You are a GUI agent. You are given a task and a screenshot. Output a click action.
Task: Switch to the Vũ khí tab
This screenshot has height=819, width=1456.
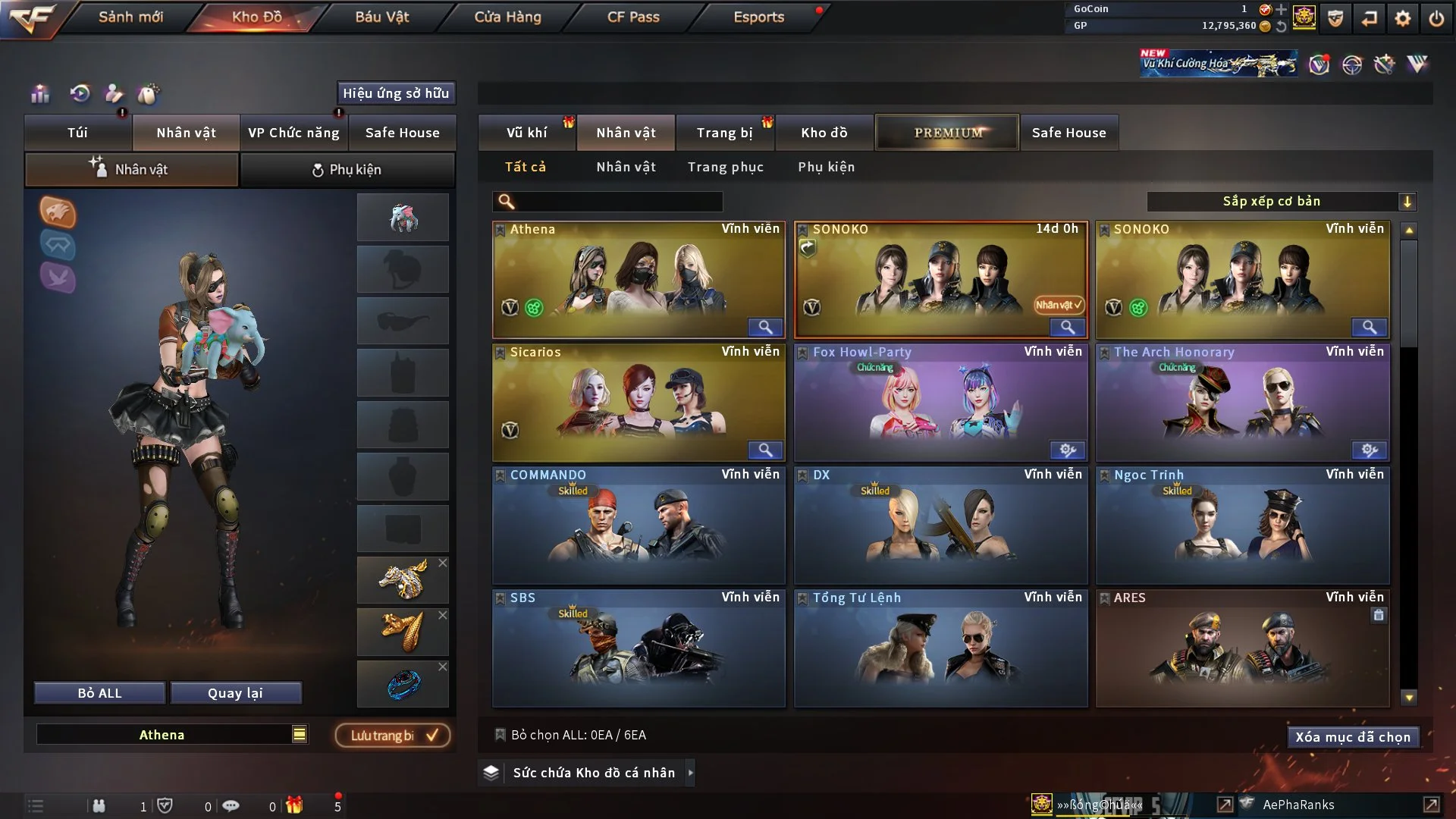526,133
